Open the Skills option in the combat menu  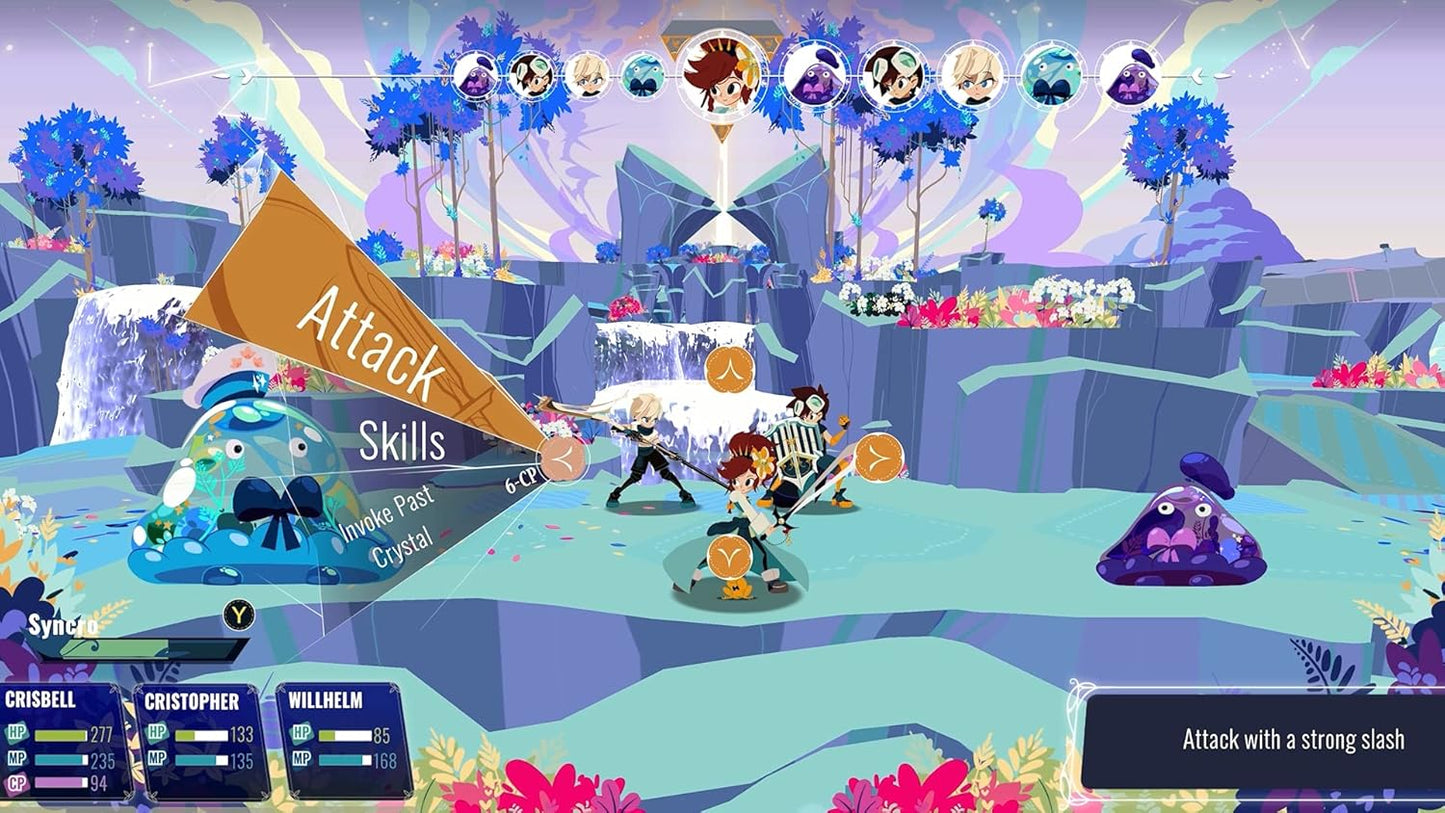403,440
